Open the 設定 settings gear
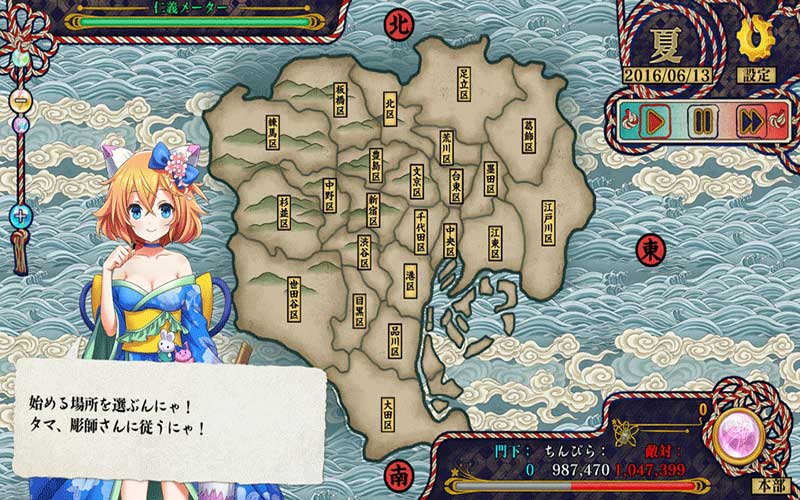 click(x=755, y=42)
